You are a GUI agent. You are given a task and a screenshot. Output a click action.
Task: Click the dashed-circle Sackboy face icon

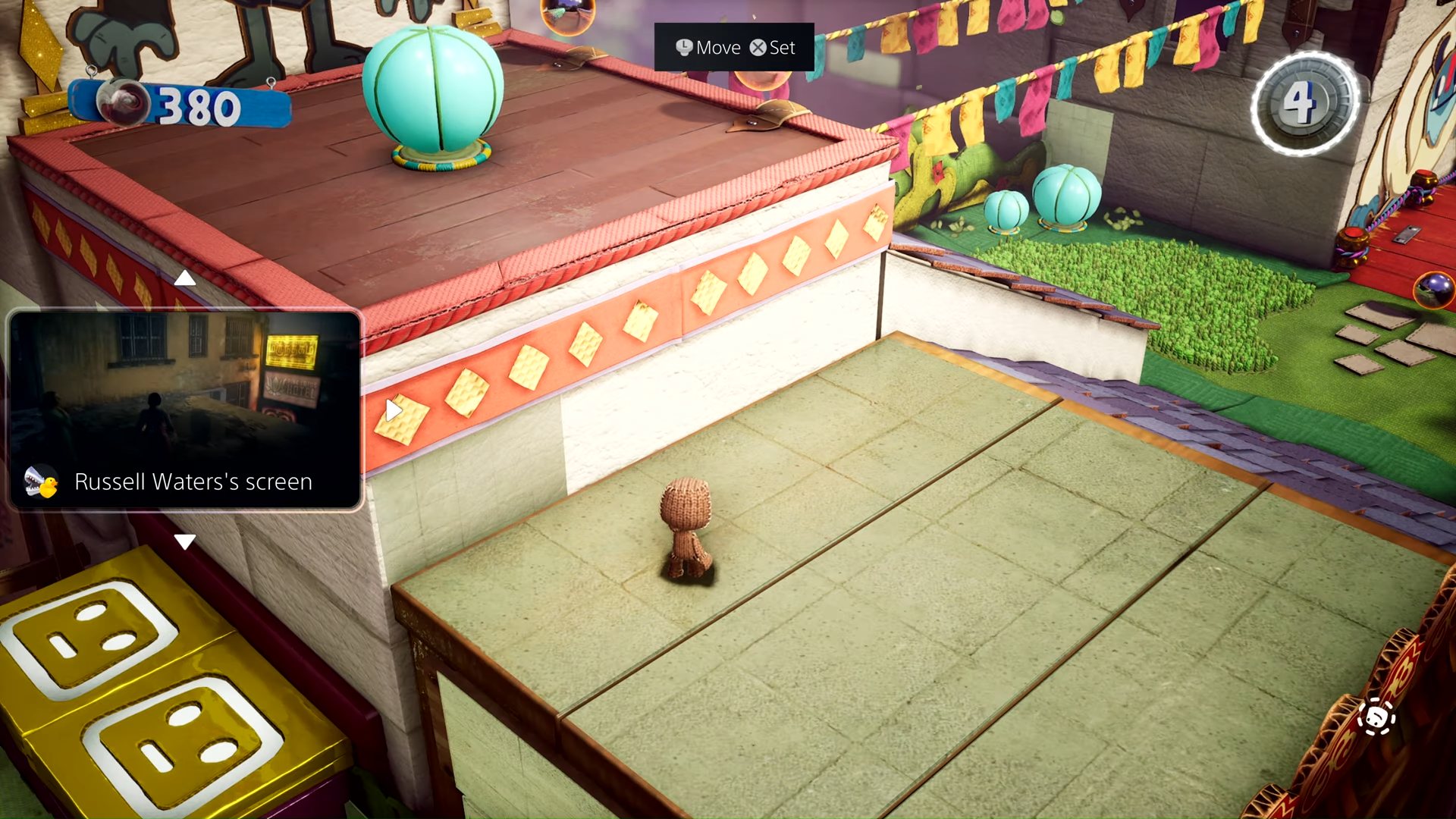click(1376, 717)
